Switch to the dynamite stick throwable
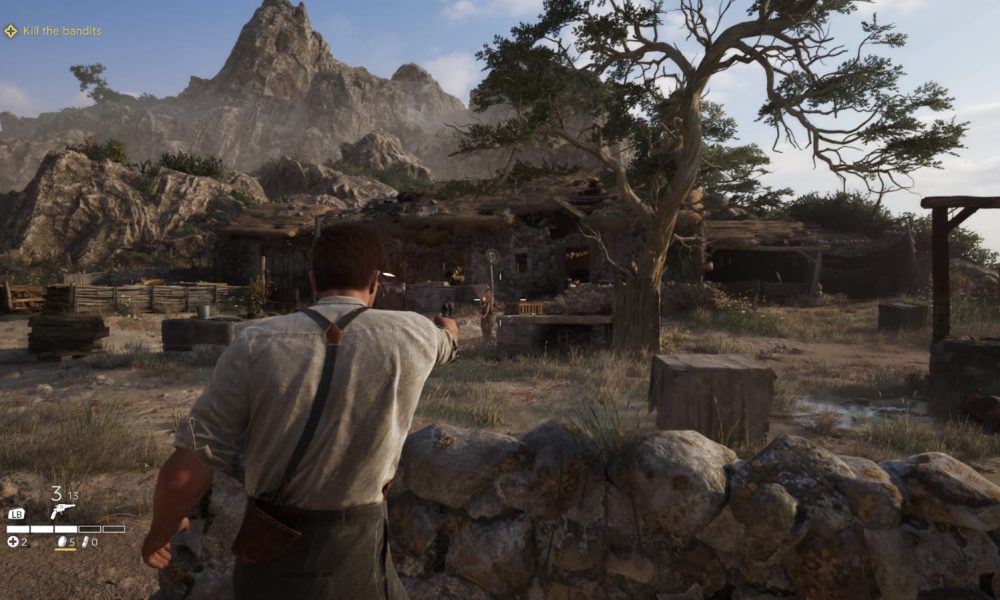 (84, 542)
